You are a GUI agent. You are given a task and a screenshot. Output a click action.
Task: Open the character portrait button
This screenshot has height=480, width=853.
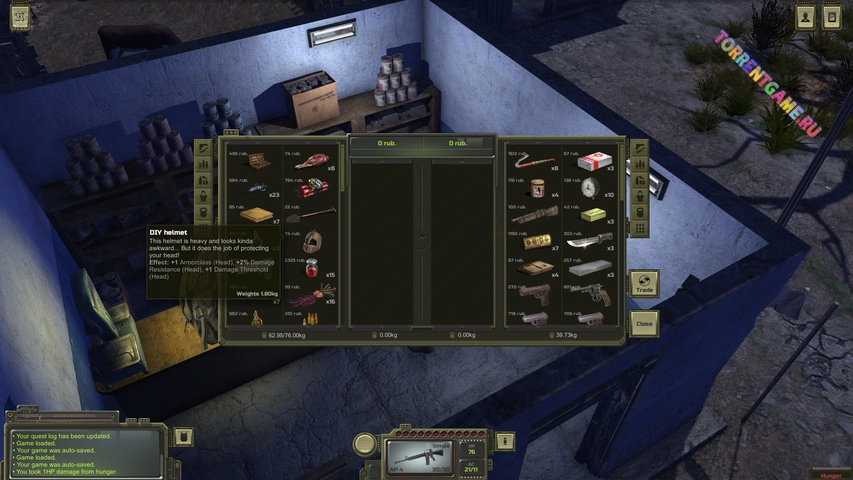coord(805,17)
